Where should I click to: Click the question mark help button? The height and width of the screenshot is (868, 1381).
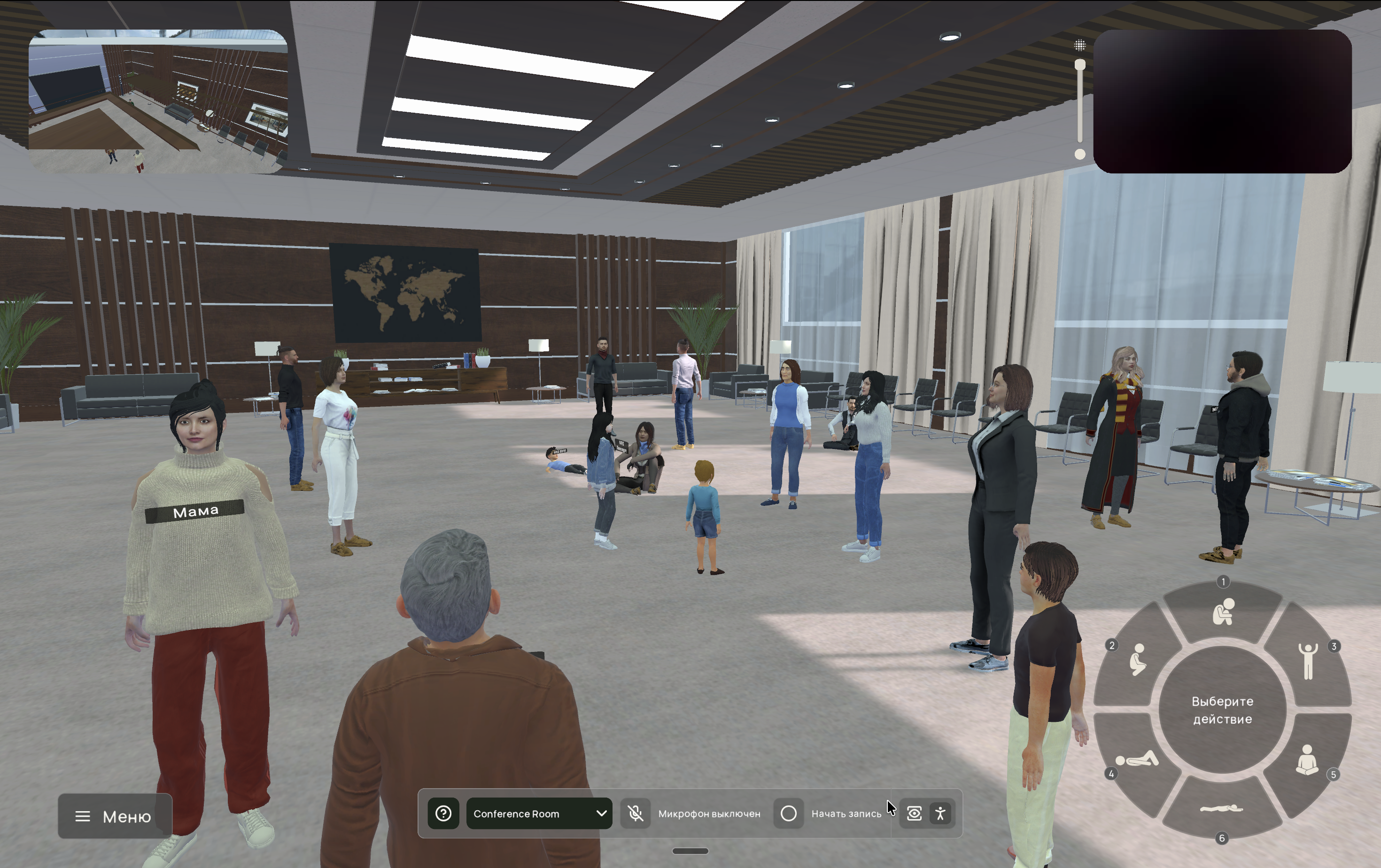[x=443, y=813]
